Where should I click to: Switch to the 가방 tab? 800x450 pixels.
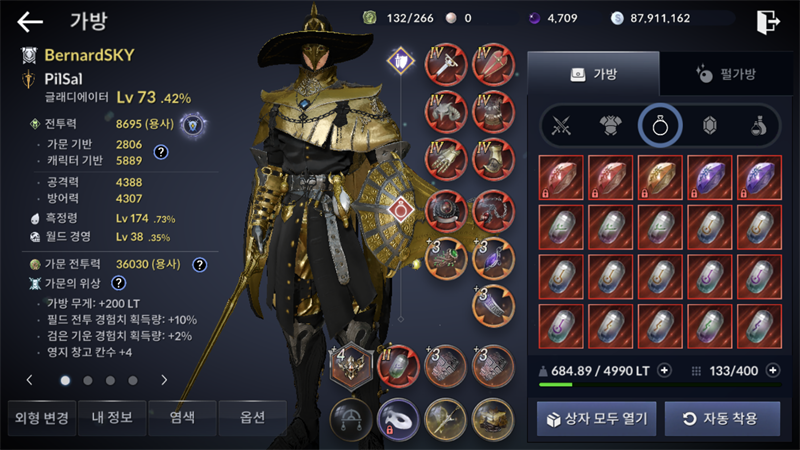[593, 74]
